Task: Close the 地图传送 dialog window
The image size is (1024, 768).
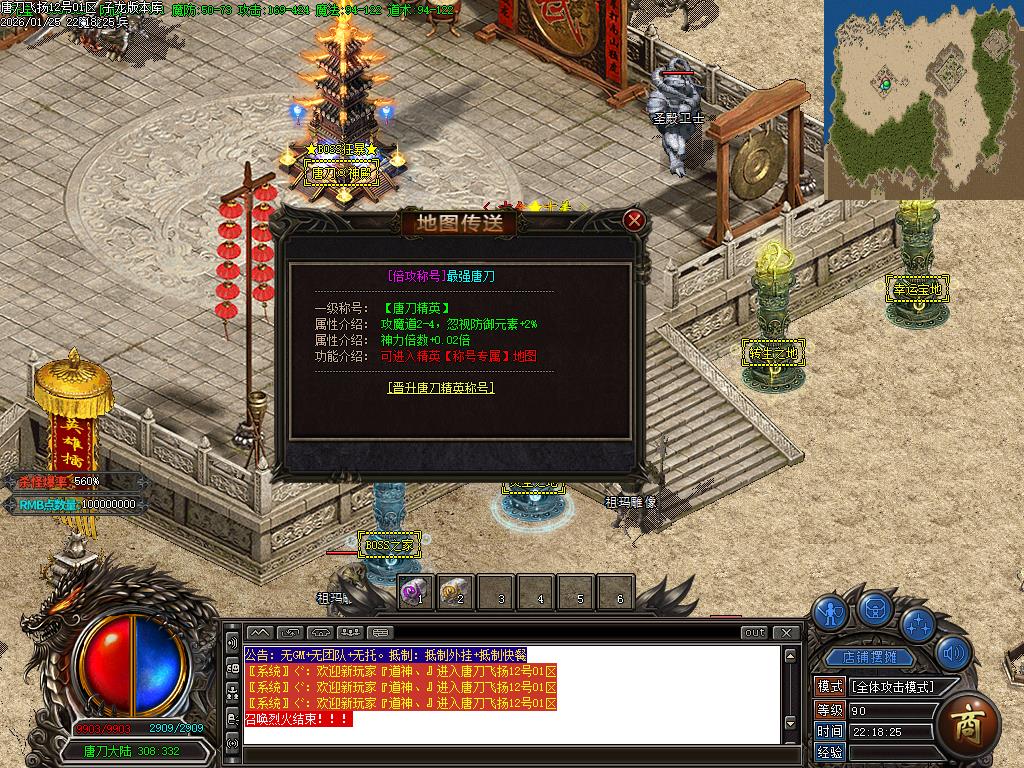Action: tap(634, 220)
